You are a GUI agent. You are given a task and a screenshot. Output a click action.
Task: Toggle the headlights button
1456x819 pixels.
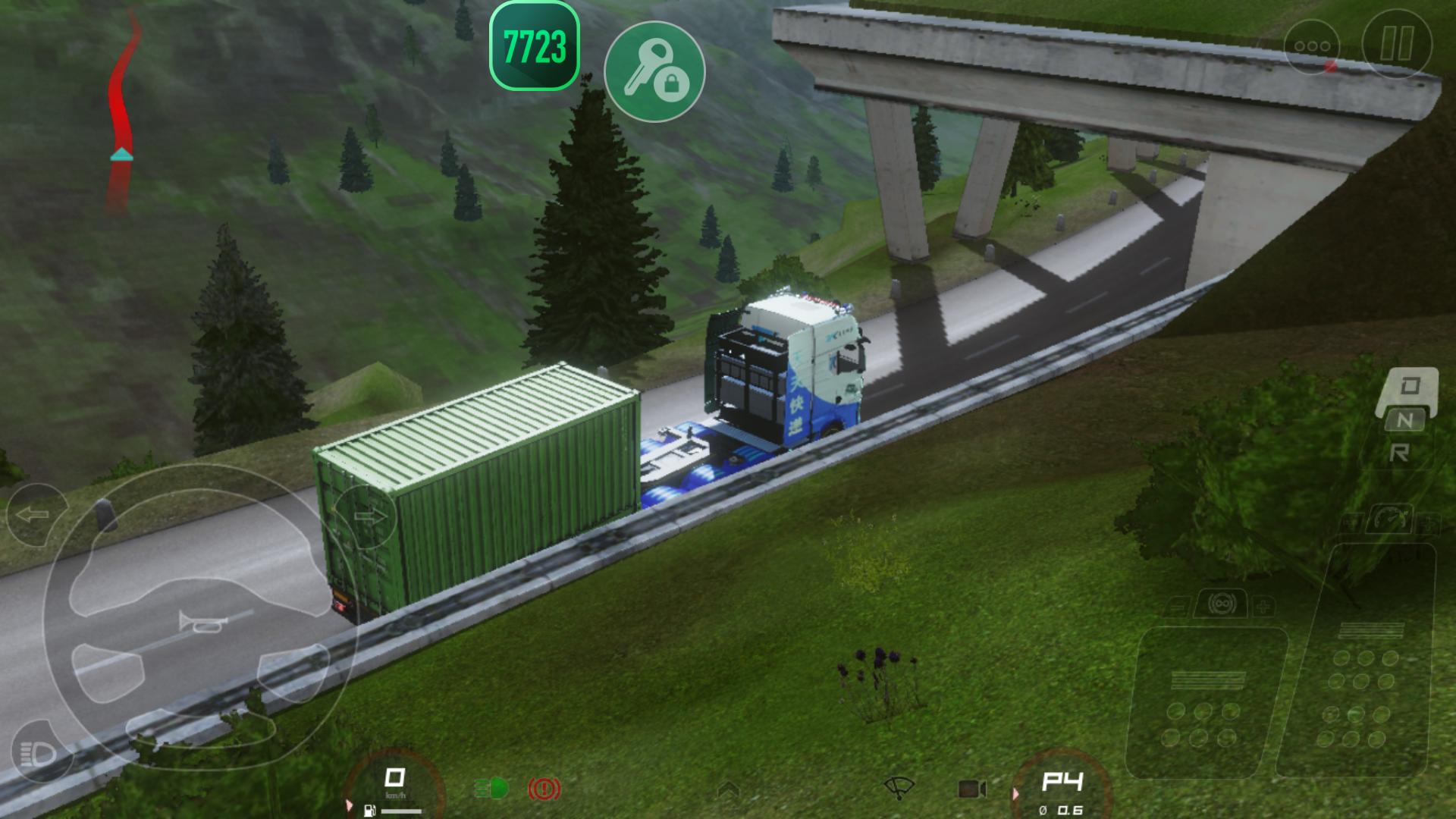tap(38, 753)
